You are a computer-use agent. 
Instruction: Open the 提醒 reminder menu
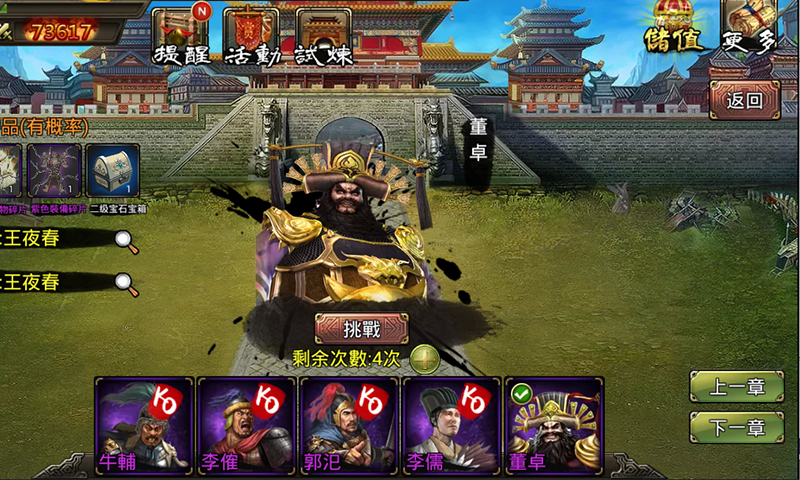[180, 33]
